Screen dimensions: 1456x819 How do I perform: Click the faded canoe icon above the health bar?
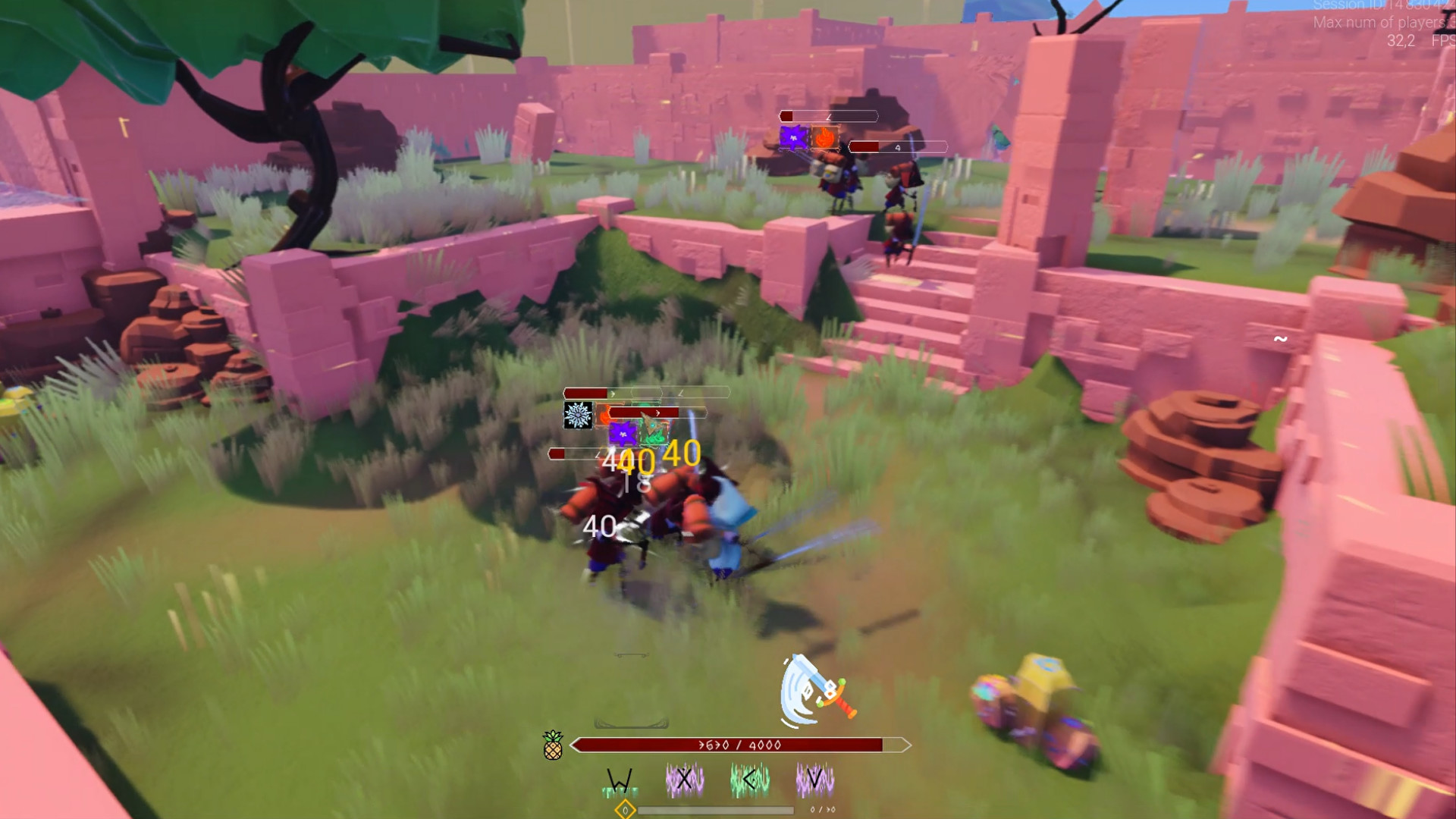pos(629,721)
